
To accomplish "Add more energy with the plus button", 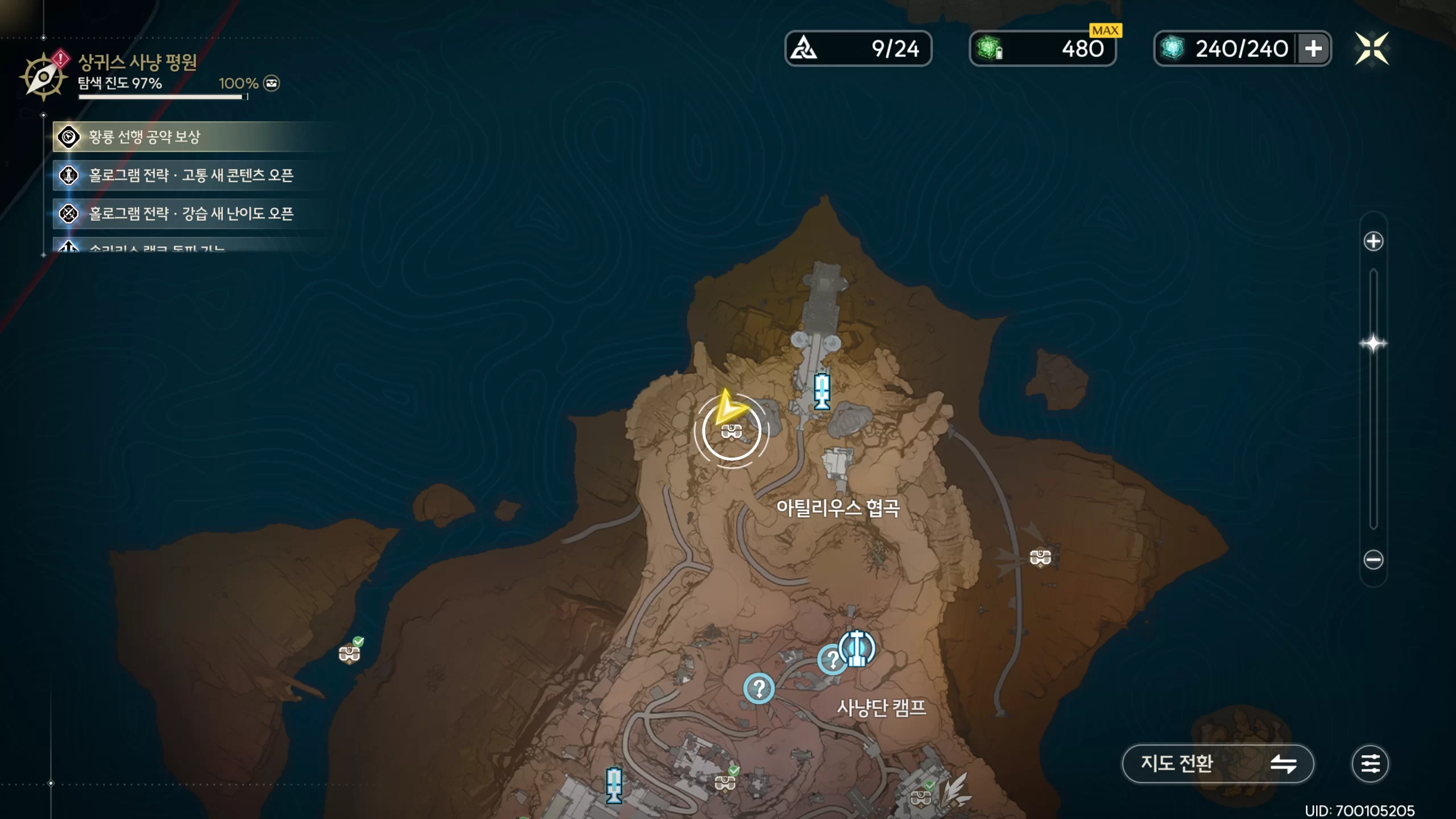I will click(1313, 48).
